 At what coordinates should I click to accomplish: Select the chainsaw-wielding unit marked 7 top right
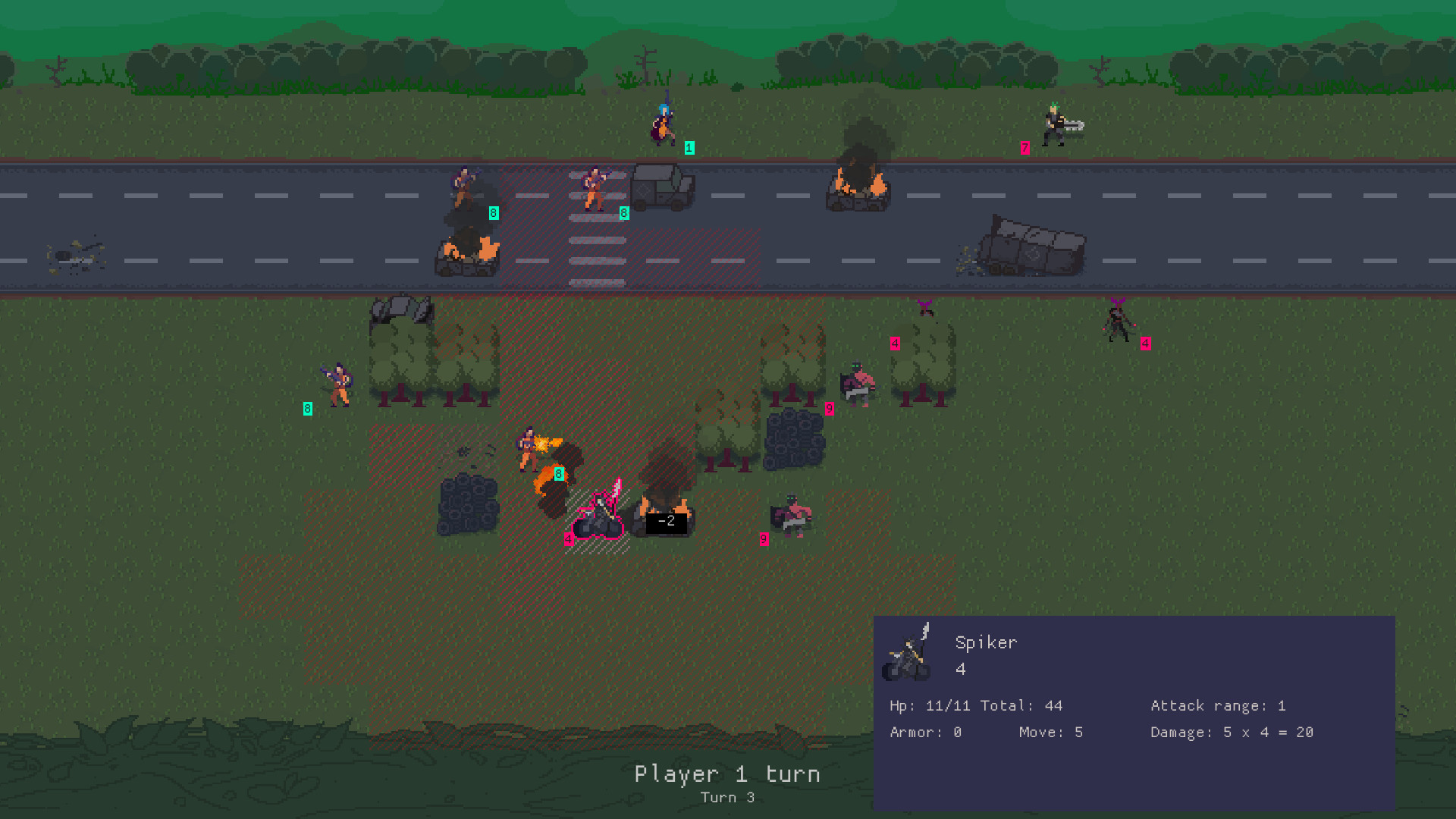[x=1054, y=125]
